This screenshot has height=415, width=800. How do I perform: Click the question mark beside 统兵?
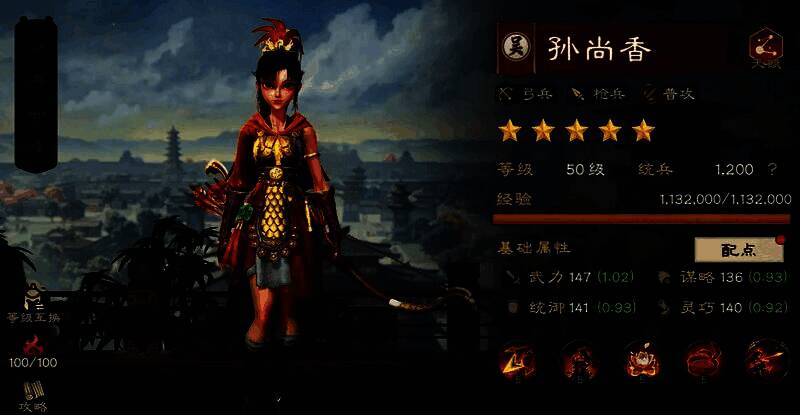tap(771, 170)
